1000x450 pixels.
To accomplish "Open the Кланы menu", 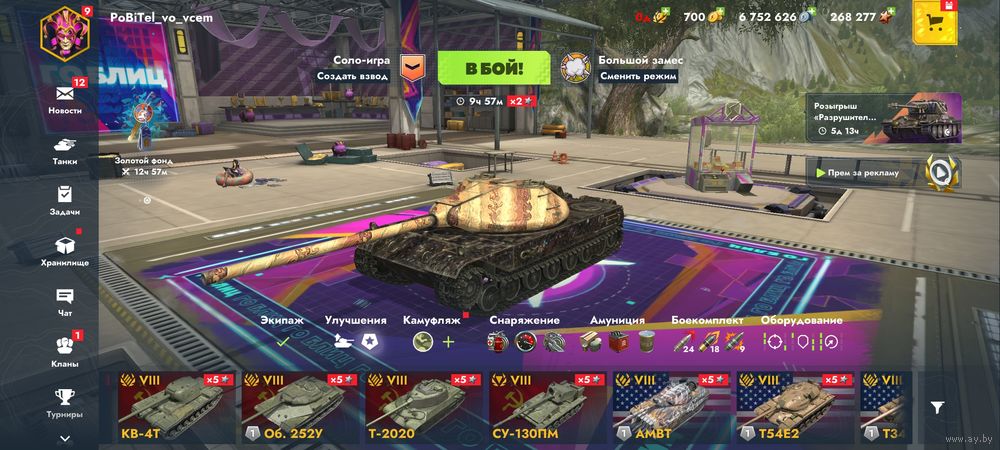I will 65,350.
